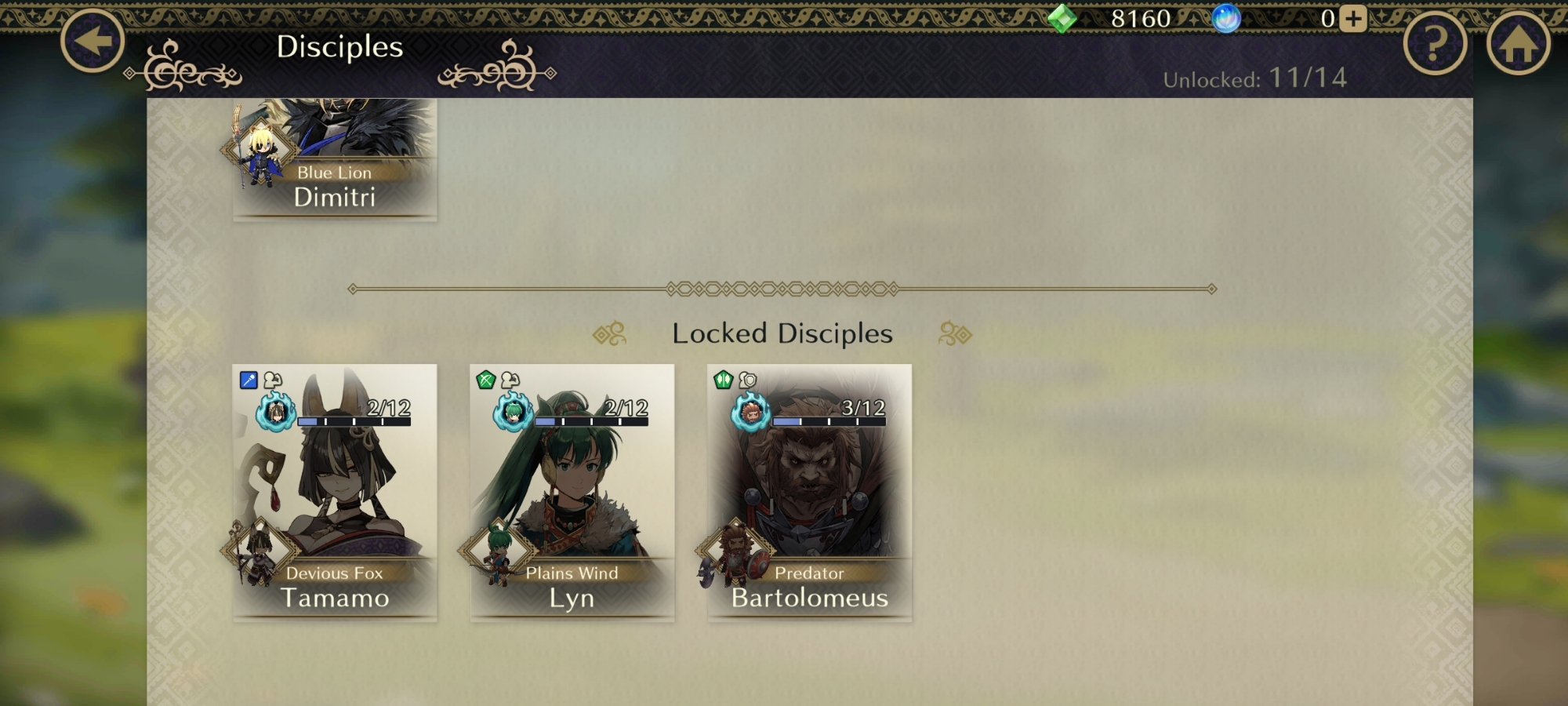Image resolution: width=1568 pixels, height=706 pixels.
Task: View locked disciple Devious Fox Tamamo
Action: (x=335, y=492)
